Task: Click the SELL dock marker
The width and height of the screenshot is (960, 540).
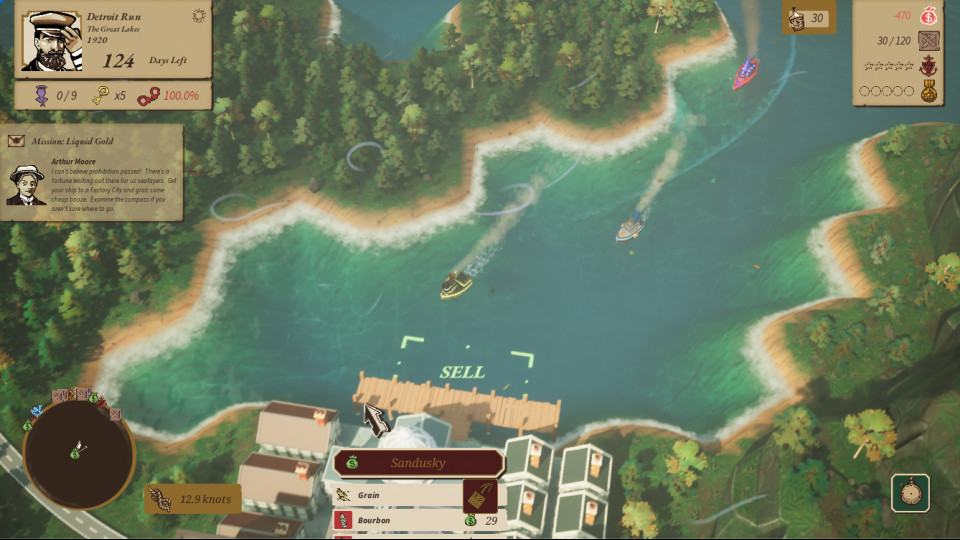Action: [x=461, y=372]
